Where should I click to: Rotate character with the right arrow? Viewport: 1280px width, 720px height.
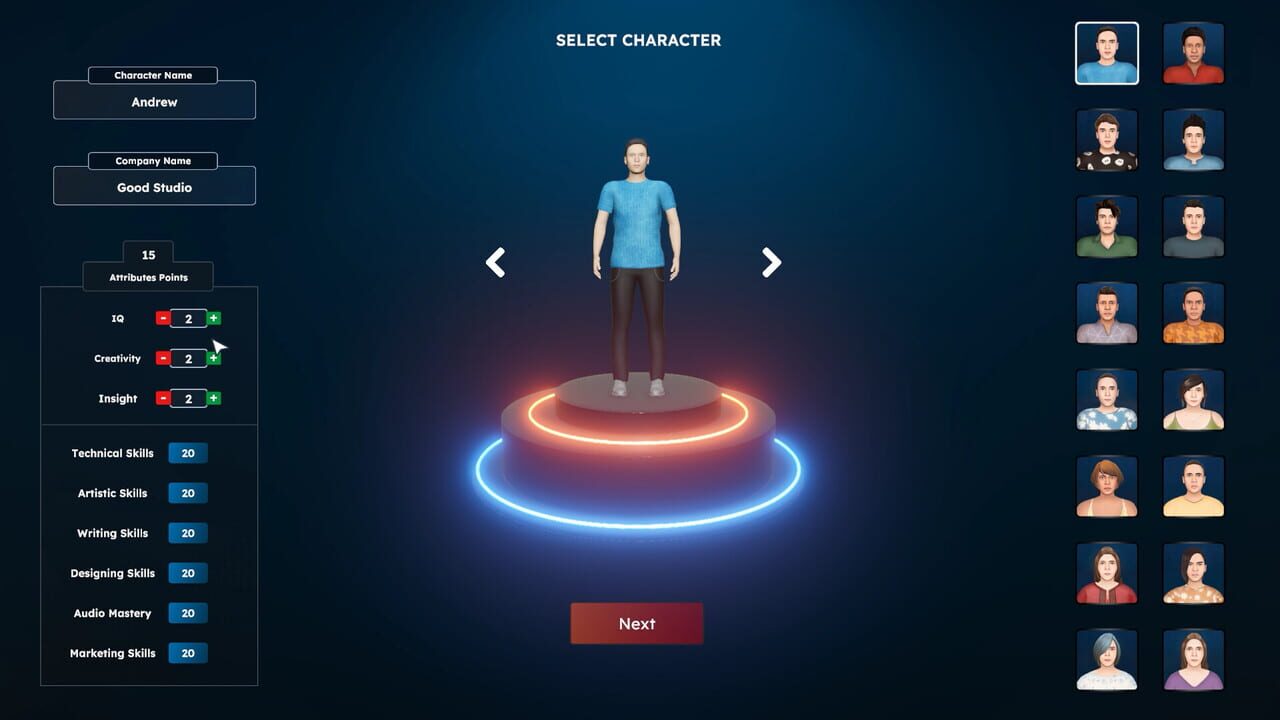(x=771, y=262)
